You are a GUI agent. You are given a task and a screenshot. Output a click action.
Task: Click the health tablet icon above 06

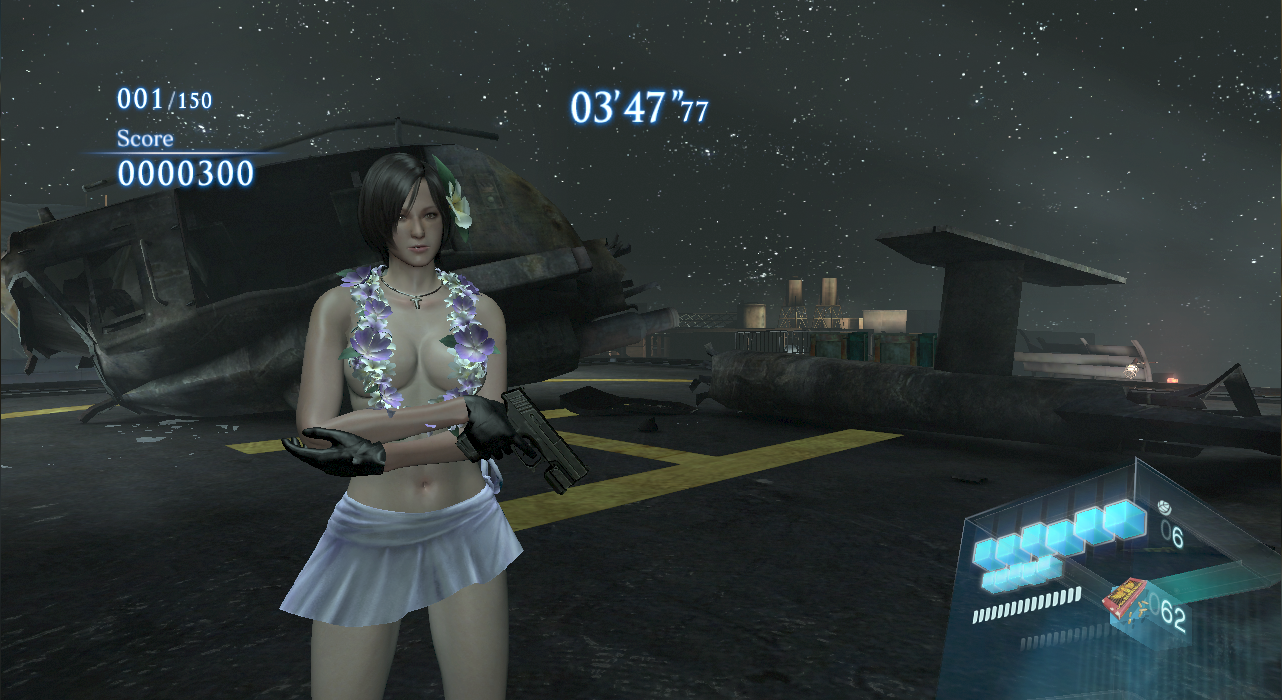click(x=1163, y=506)
